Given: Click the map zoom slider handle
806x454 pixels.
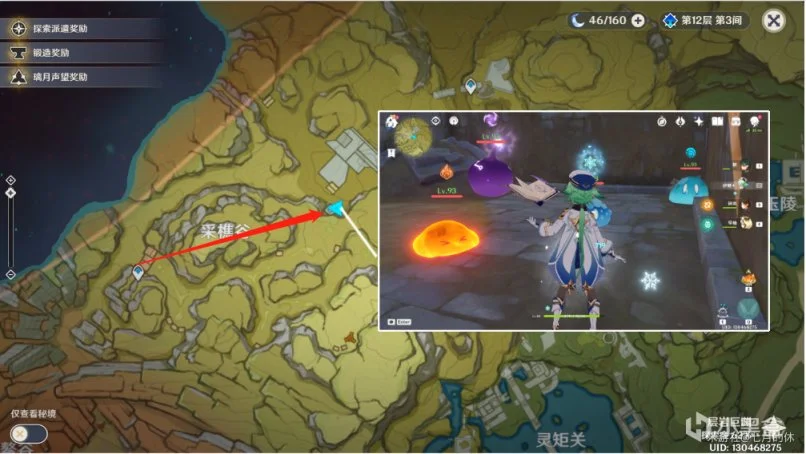Looking at the screenshot, I should coord(10,192).
